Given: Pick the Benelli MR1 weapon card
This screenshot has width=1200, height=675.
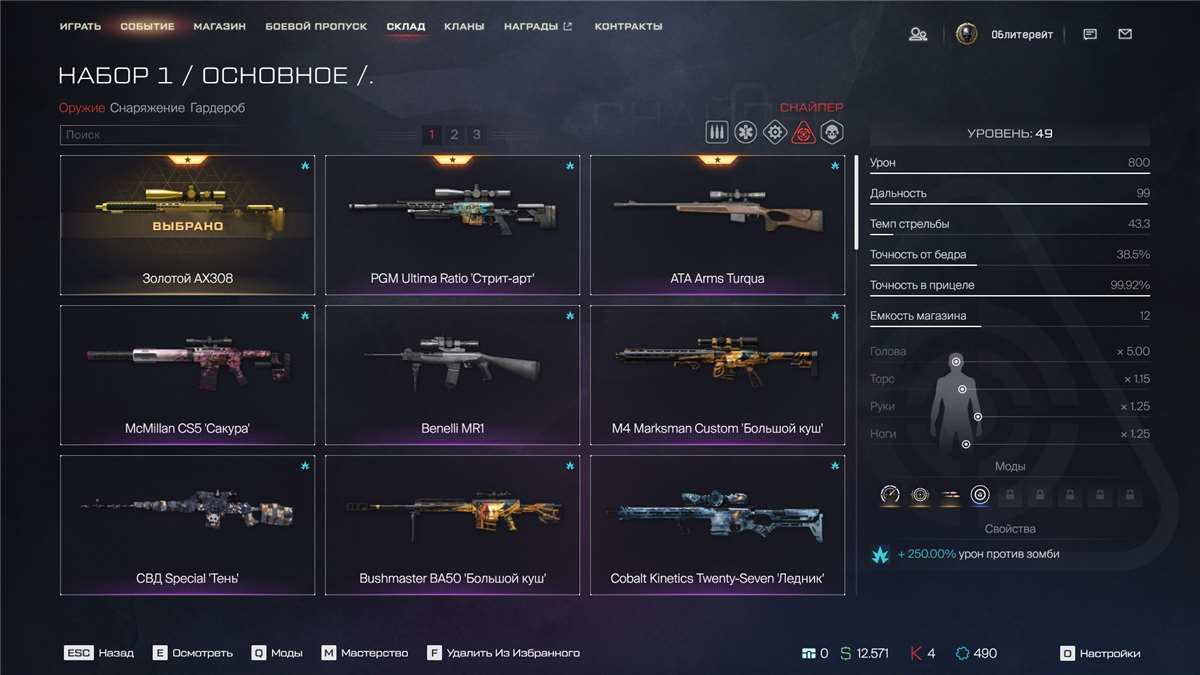Looking at the screenshot, I should click(452, 375).
